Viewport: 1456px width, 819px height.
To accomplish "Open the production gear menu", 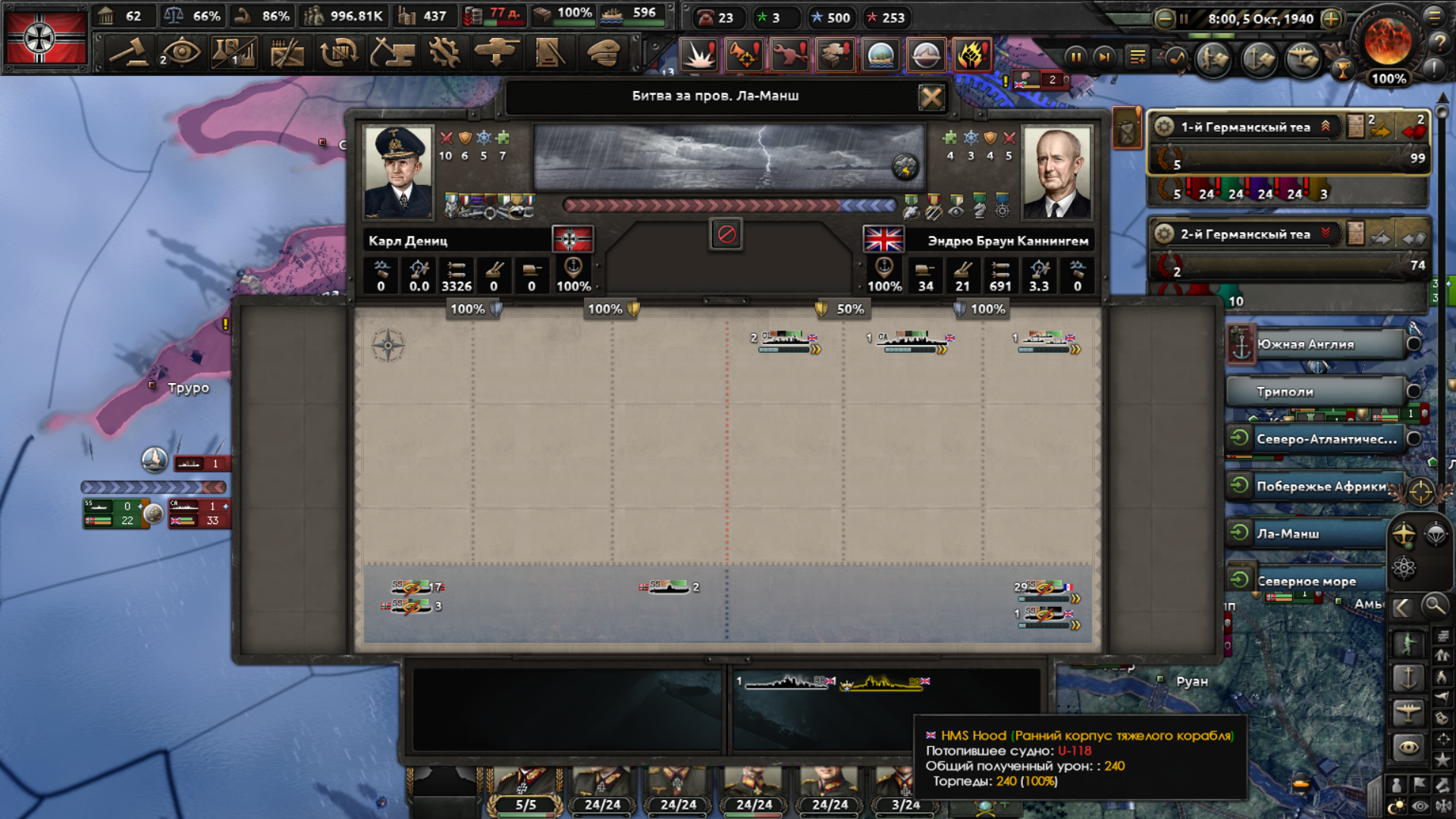I will pyautogui.click(x=444, y=53).
